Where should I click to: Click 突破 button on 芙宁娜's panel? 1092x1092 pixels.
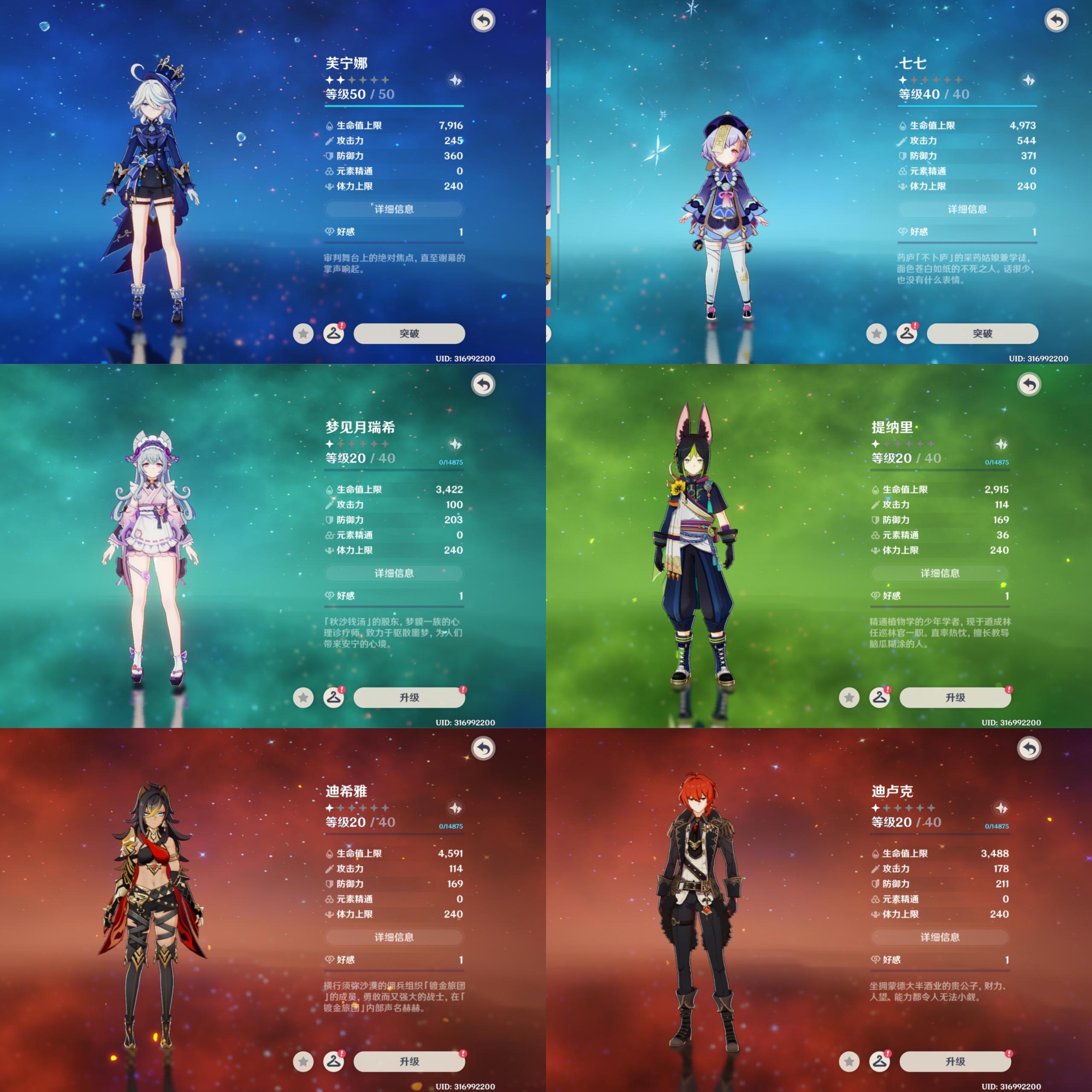(409, 334)
